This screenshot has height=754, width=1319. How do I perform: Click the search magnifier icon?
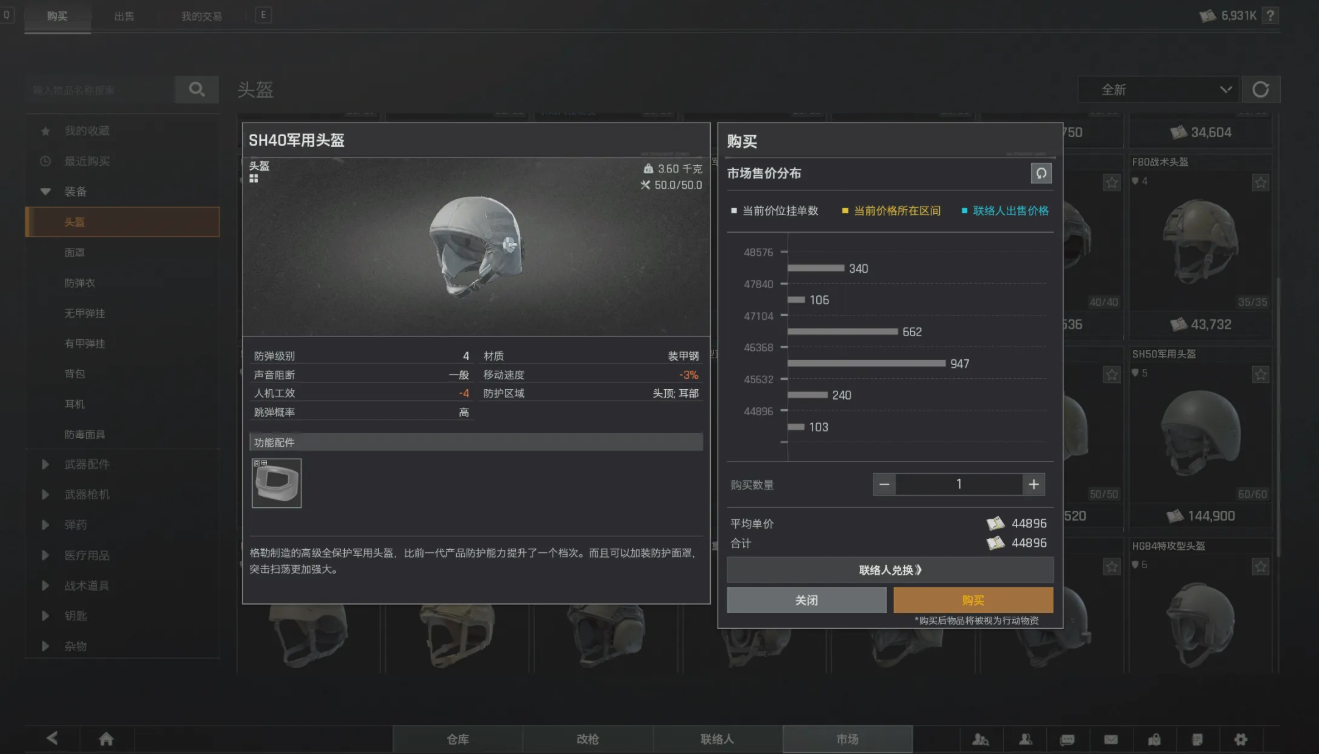196,89
